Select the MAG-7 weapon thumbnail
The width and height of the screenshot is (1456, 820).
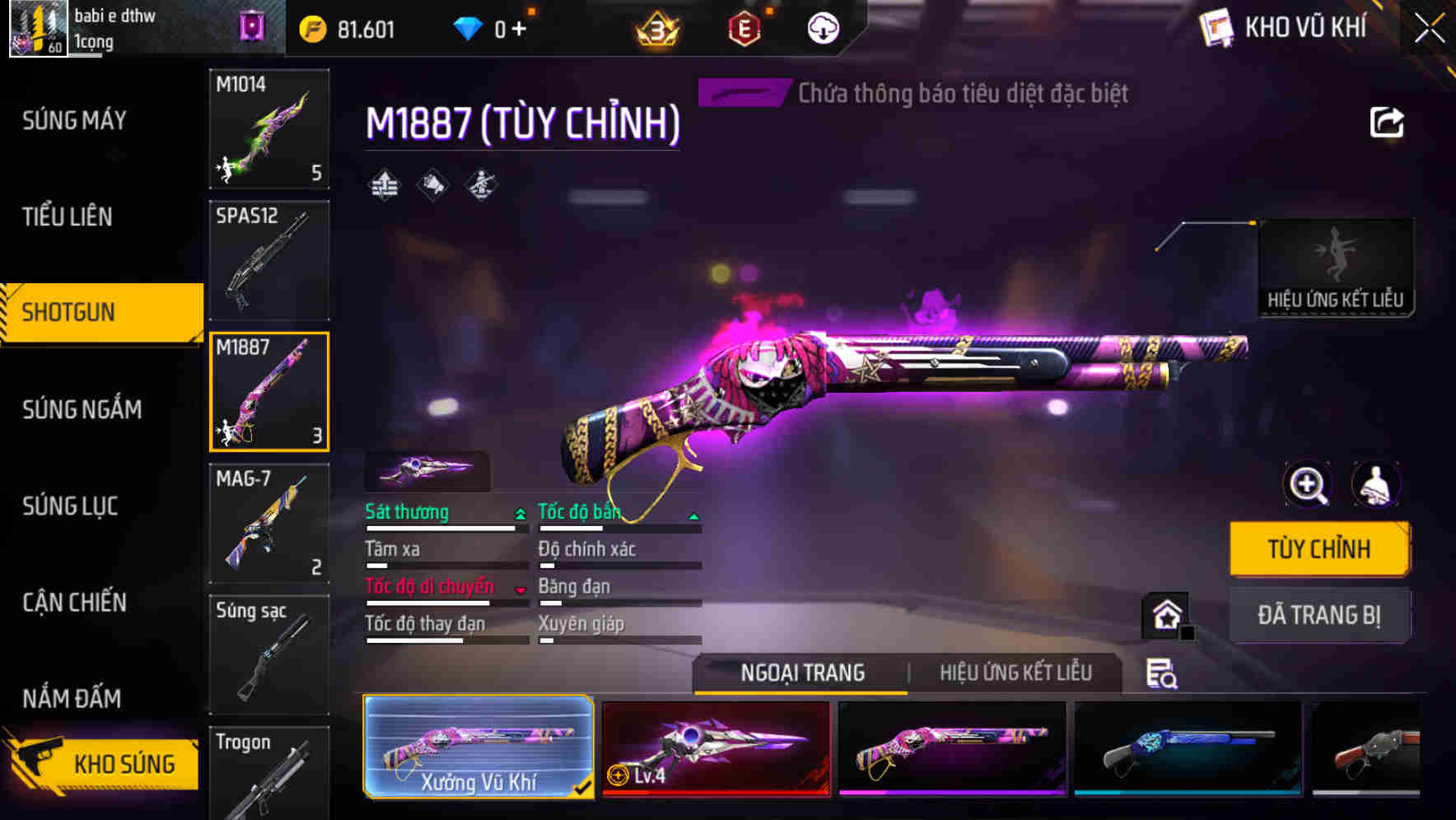pyautogui.click(x=268, y=524)
